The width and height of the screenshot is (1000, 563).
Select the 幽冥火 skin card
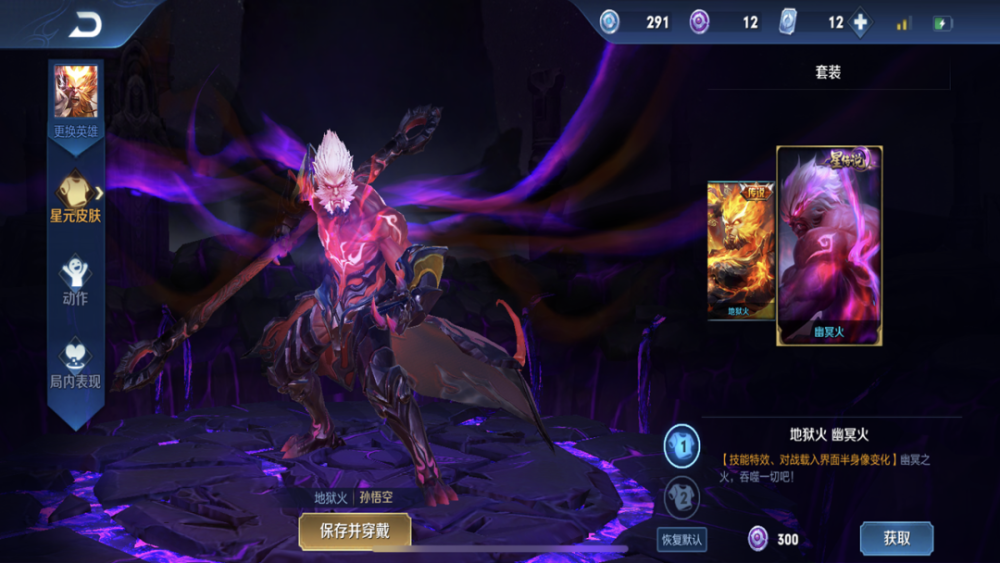click(x=829, y=246)
